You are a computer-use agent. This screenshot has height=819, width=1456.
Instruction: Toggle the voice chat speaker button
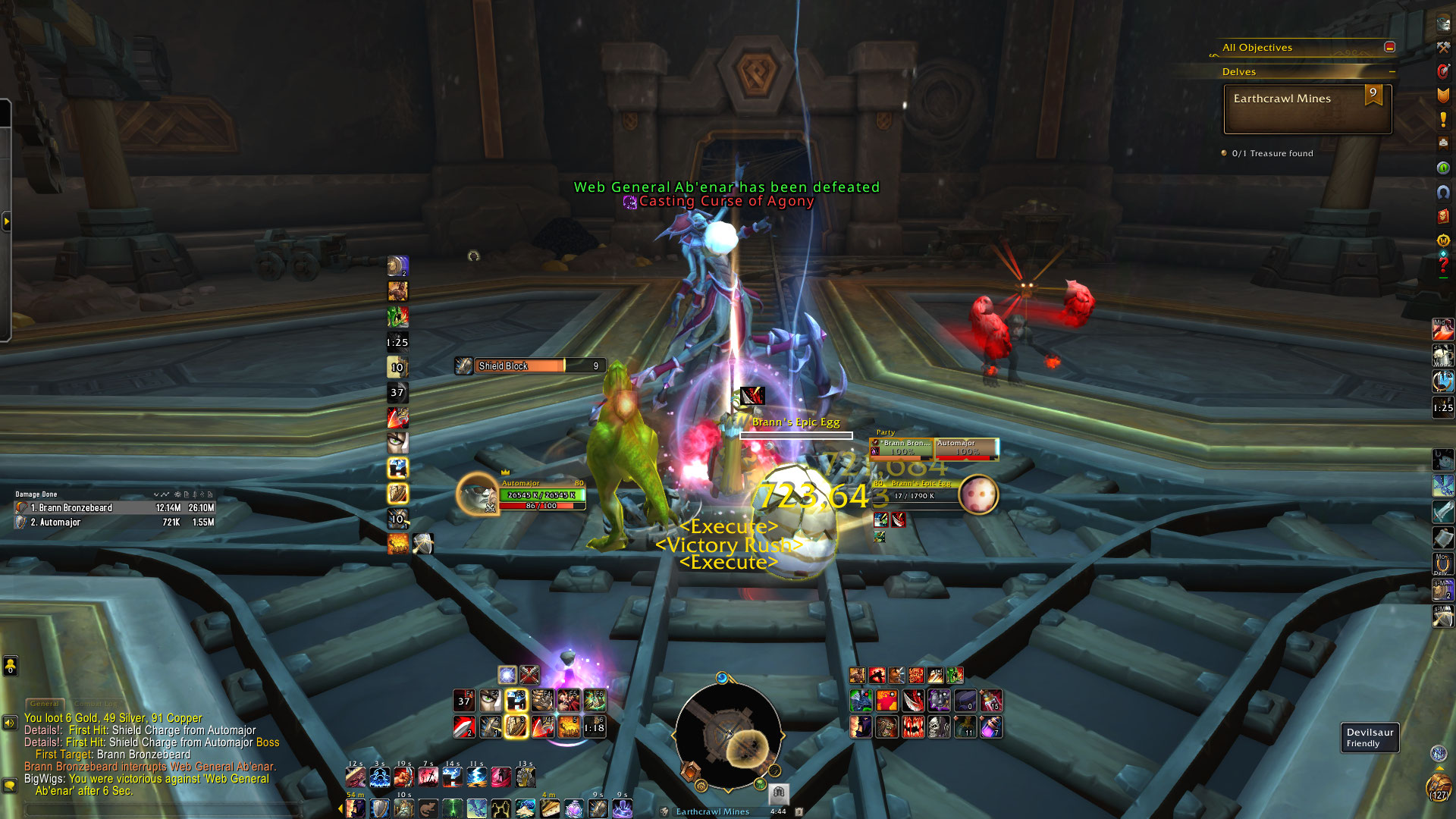tap(9, 723)
